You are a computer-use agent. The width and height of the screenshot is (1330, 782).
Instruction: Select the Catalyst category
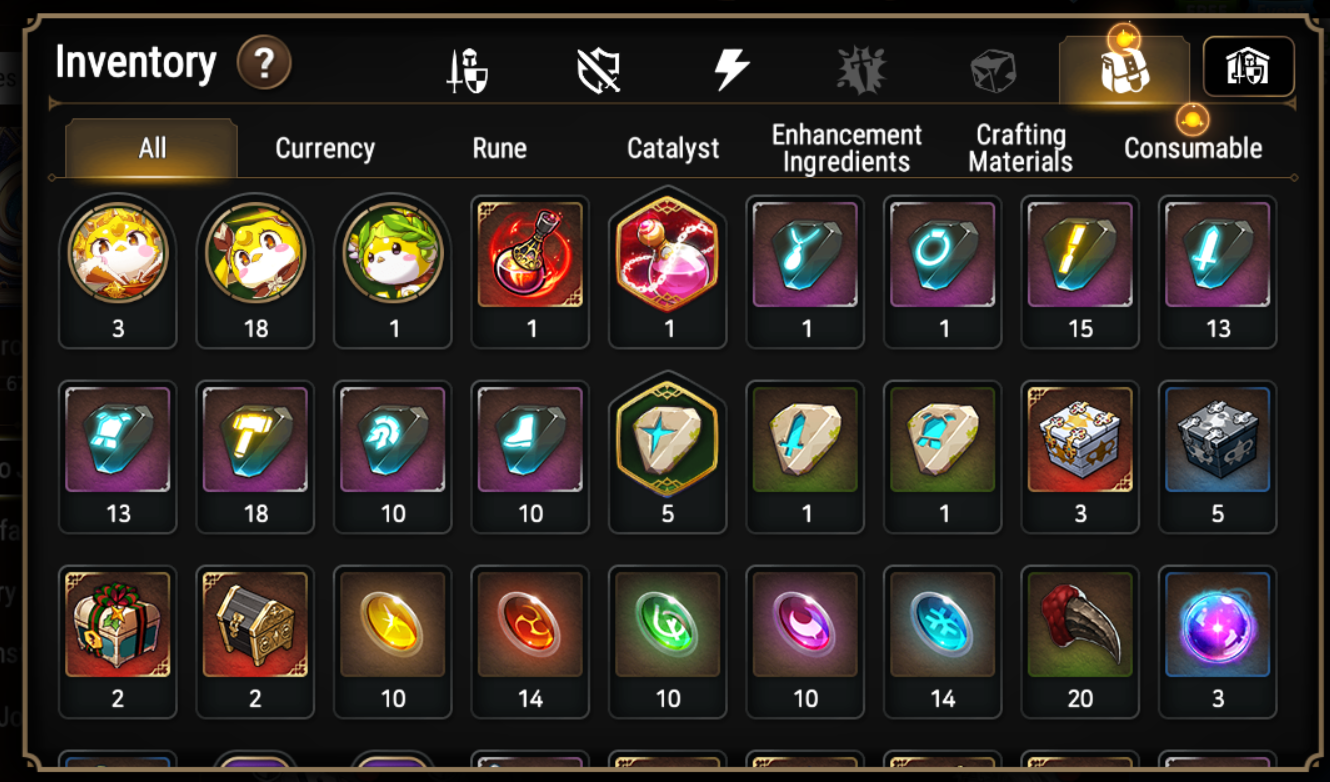673,148
